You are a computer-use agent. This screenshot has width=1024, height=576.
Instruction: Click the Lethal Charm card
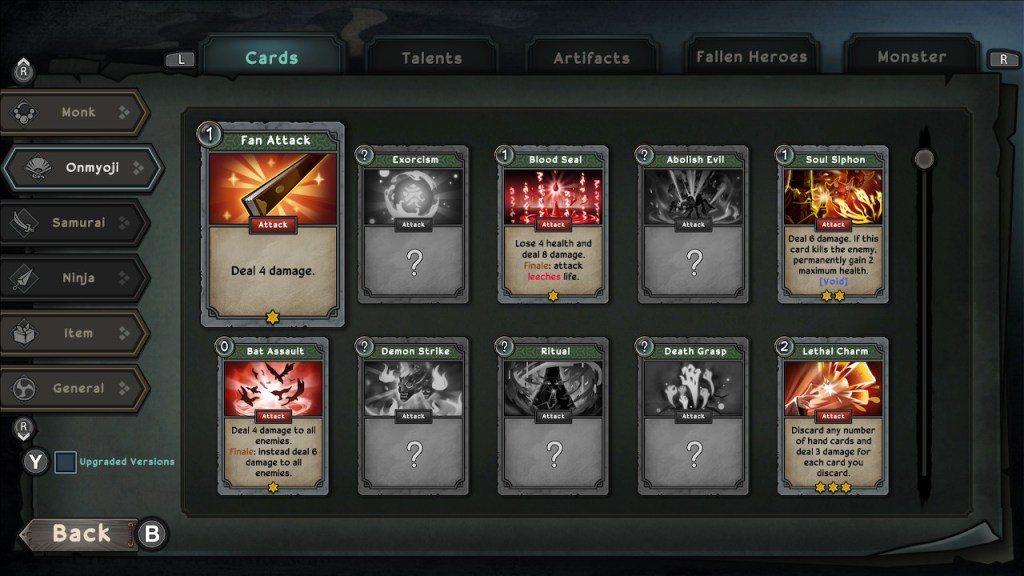click(833, 416)
